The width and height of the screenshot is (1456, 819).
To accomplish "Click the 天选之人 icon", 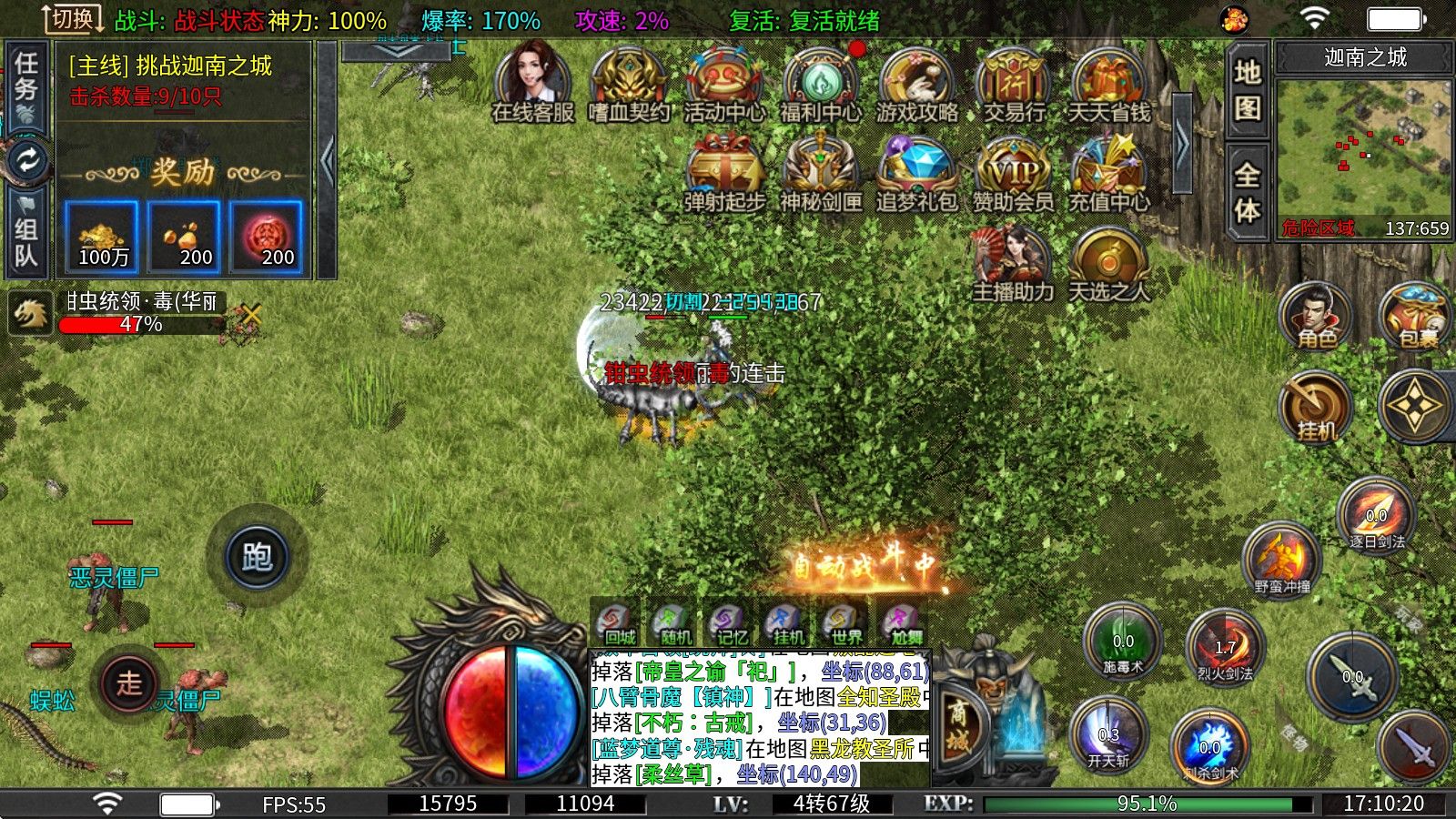I will pos(1108,262).
